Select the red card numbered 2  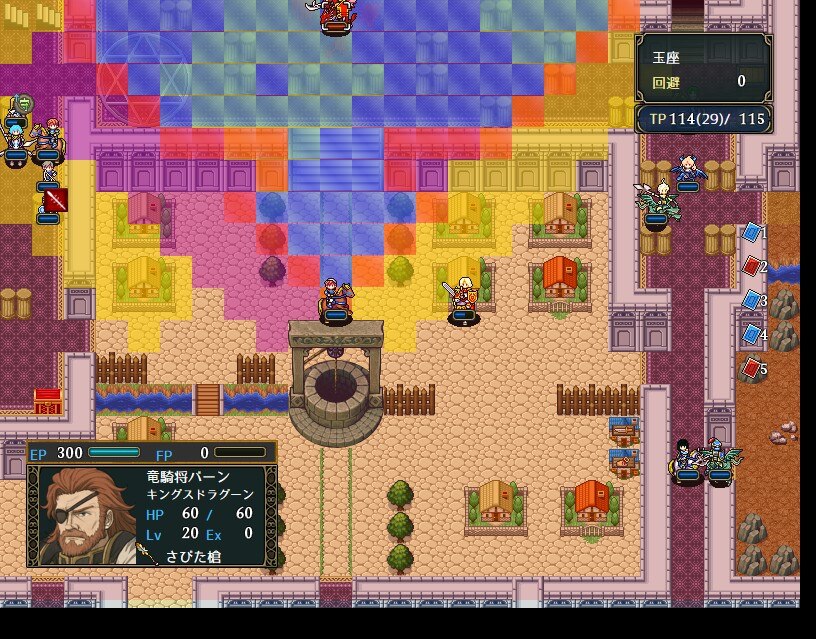tap(752, 266)
